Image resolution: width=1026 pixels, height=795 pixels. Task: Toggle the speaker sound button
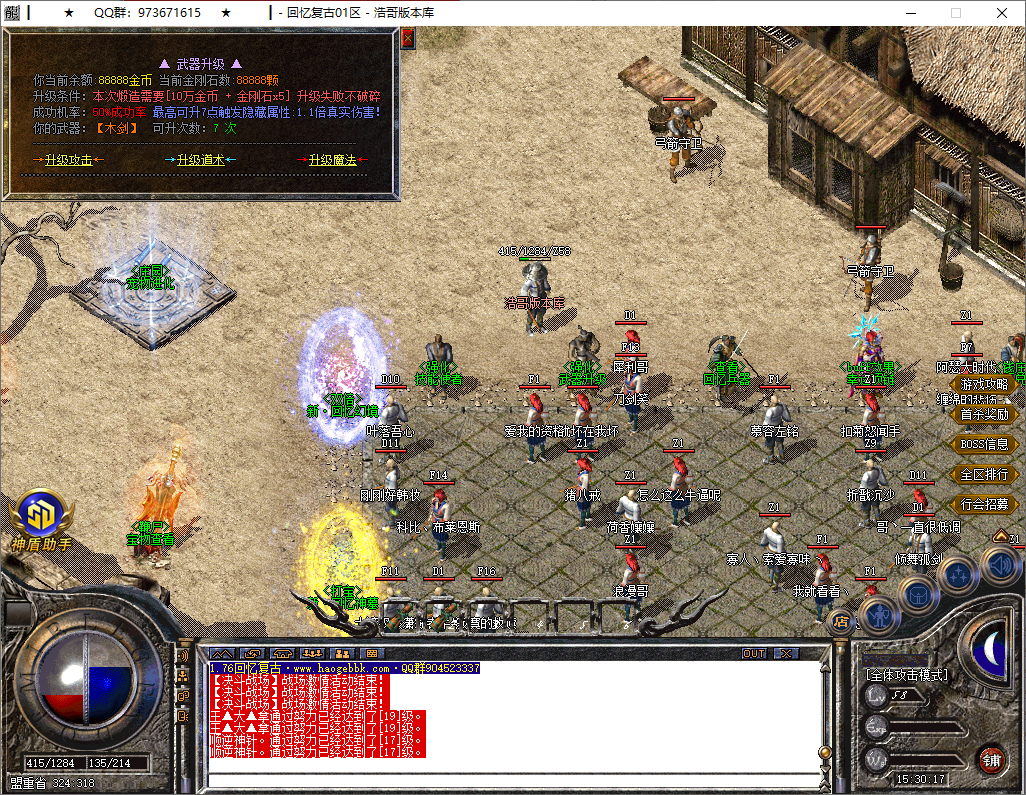[x=999, y=565]
